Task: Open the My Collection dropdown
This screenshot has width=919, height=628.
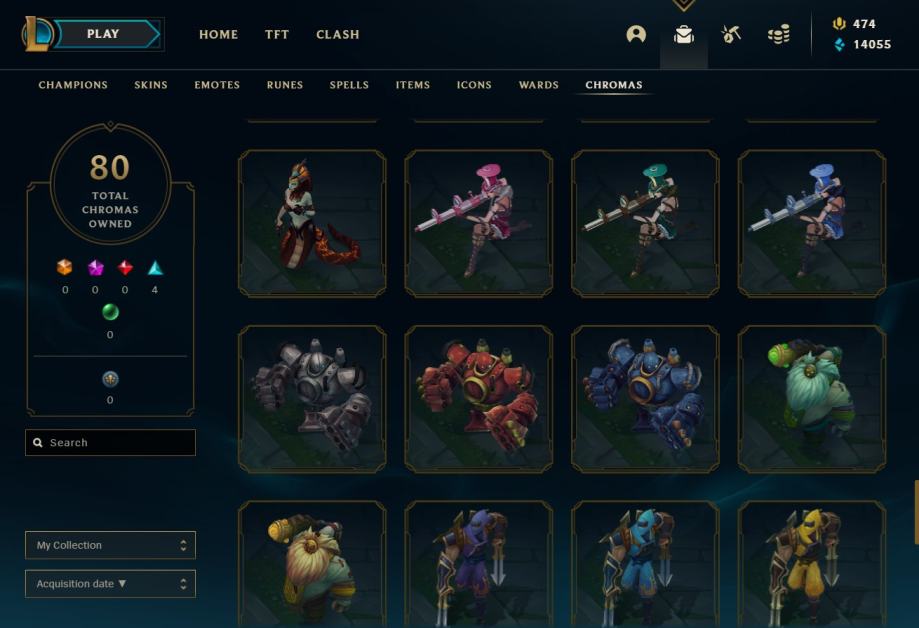Action: [110, 545]
